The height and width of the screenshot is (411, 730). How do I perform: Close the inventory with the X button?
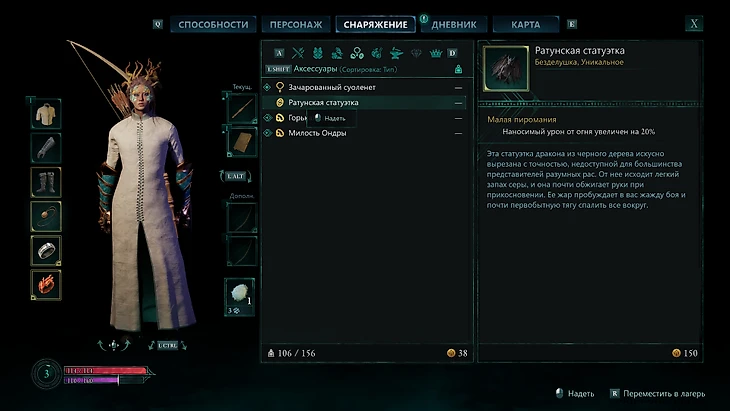694,24
